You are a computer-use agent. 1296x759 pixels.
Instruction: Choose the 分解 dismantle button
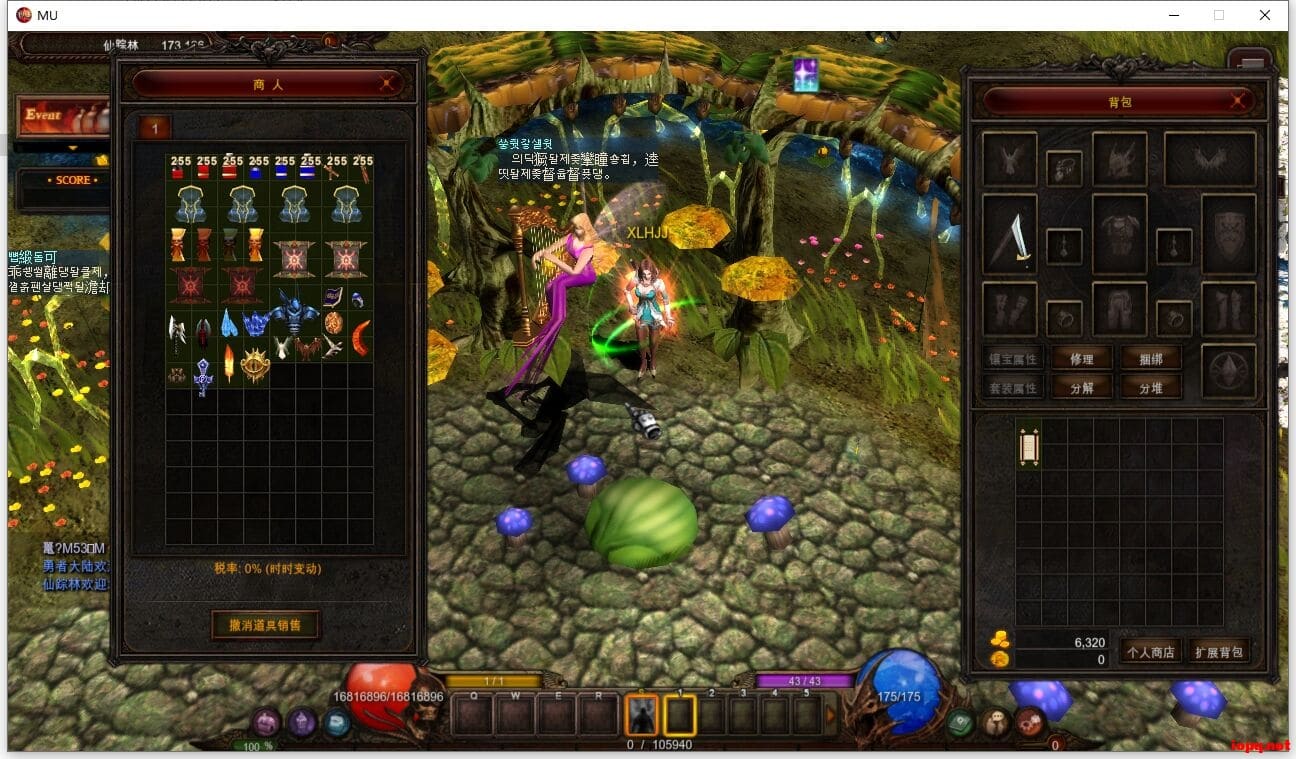[1081, 388]
